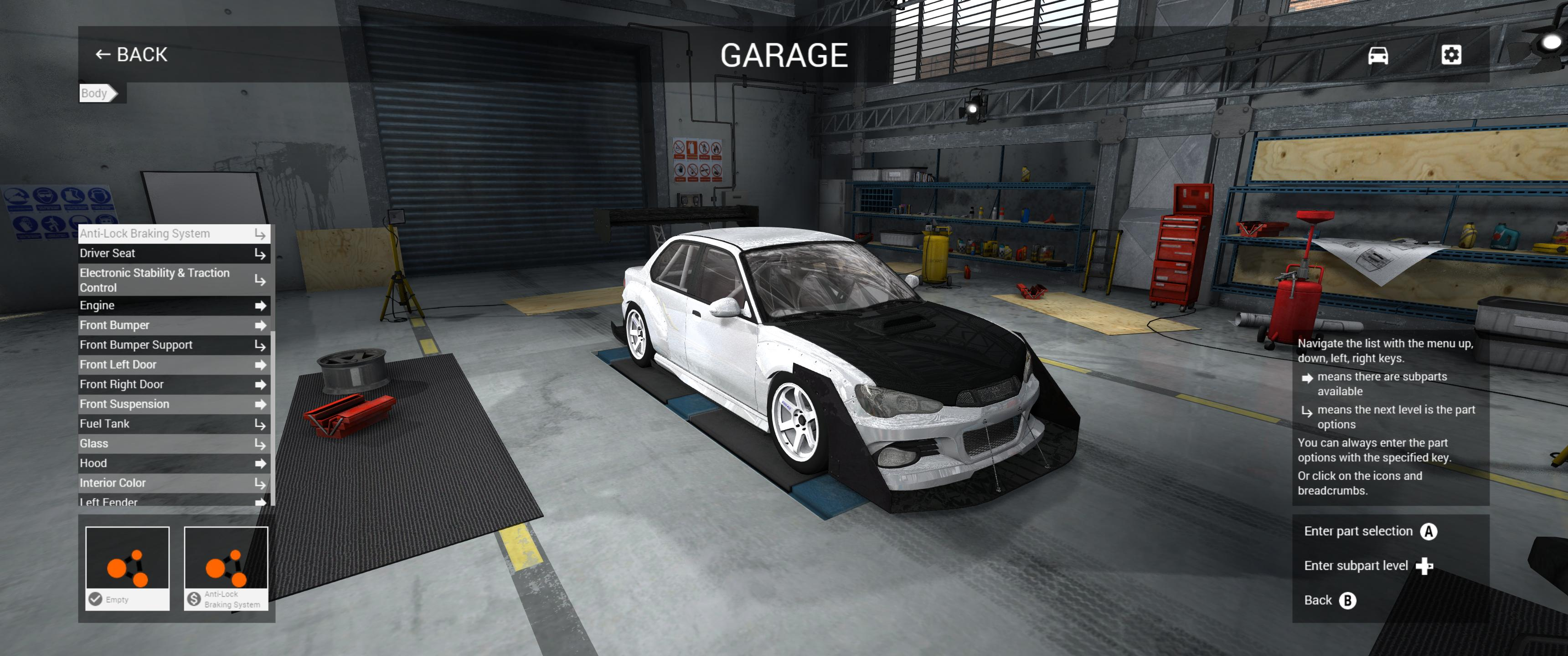Choose the Front Right Door entry
This screenshot has width=1568, height=656.
(x=174, y=384)
